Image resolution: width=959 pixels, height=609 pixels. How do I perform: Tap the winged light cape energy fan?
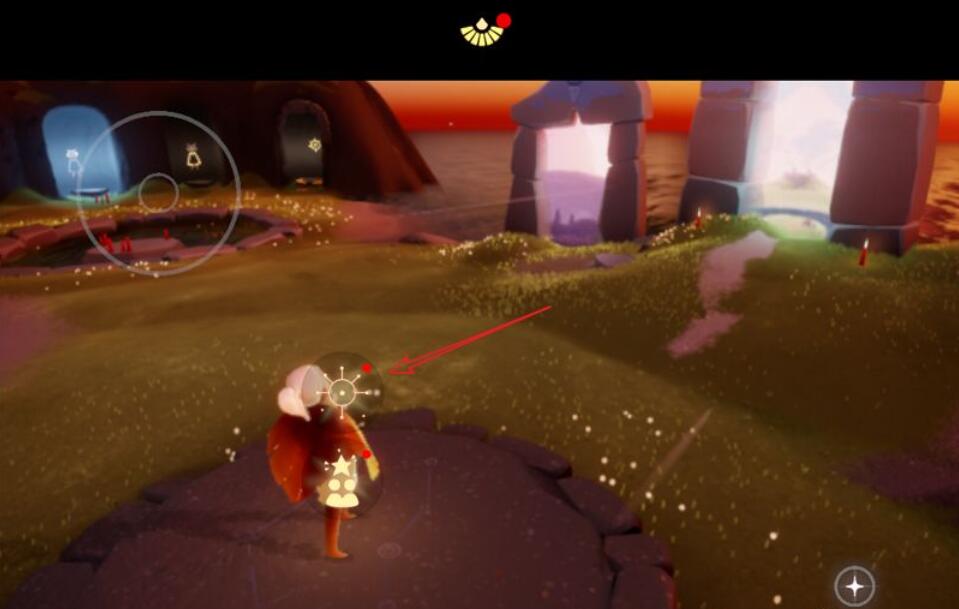(483, 33)
